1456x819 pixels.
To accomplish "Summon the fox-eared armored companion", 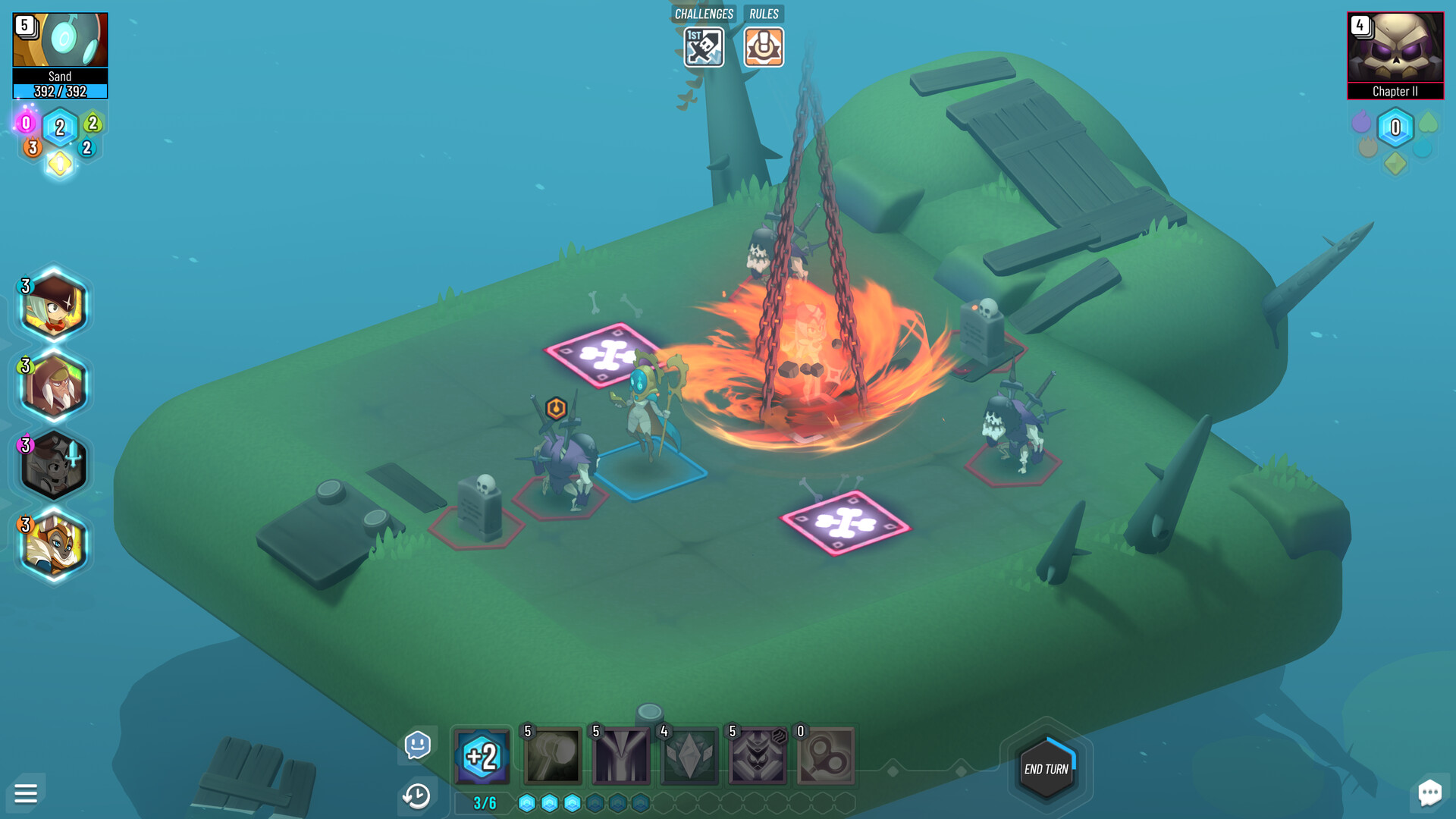I will point(53,545).
